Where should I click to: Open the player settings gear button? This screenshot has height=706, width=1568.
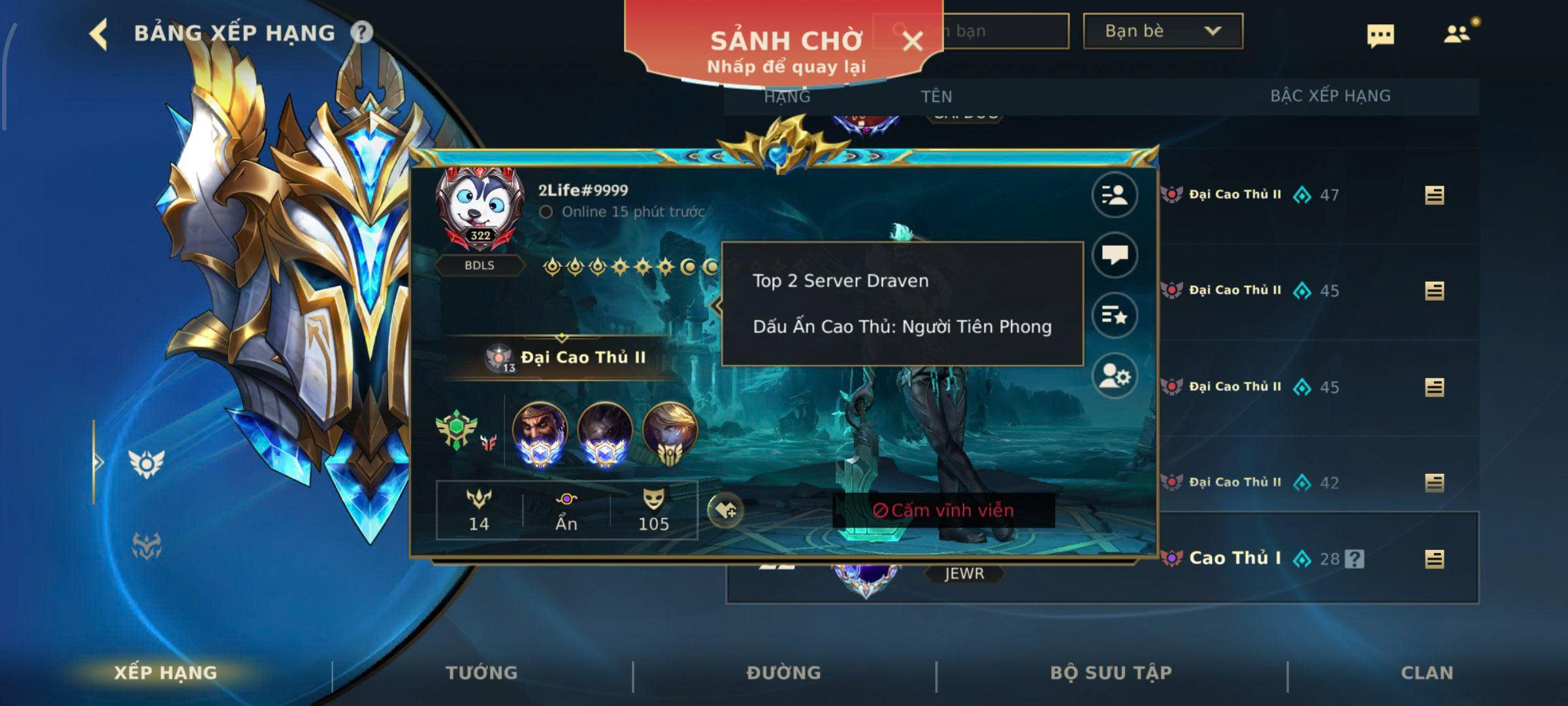click(1115, 376)
